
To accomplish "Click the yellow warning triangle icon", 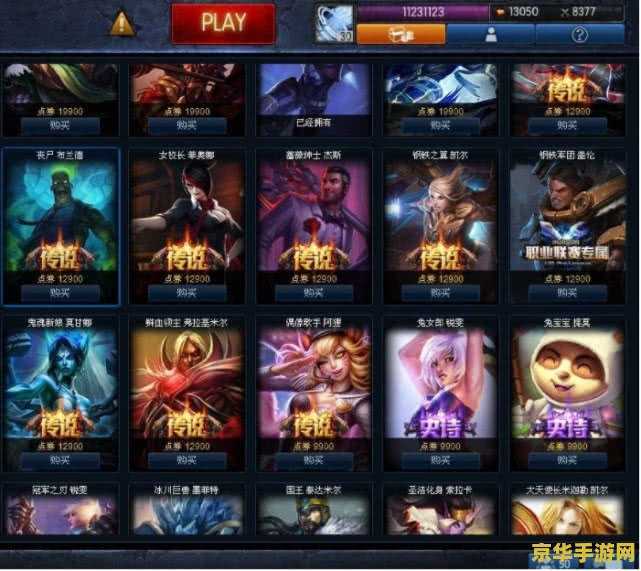I will click(x=122, y=22).
